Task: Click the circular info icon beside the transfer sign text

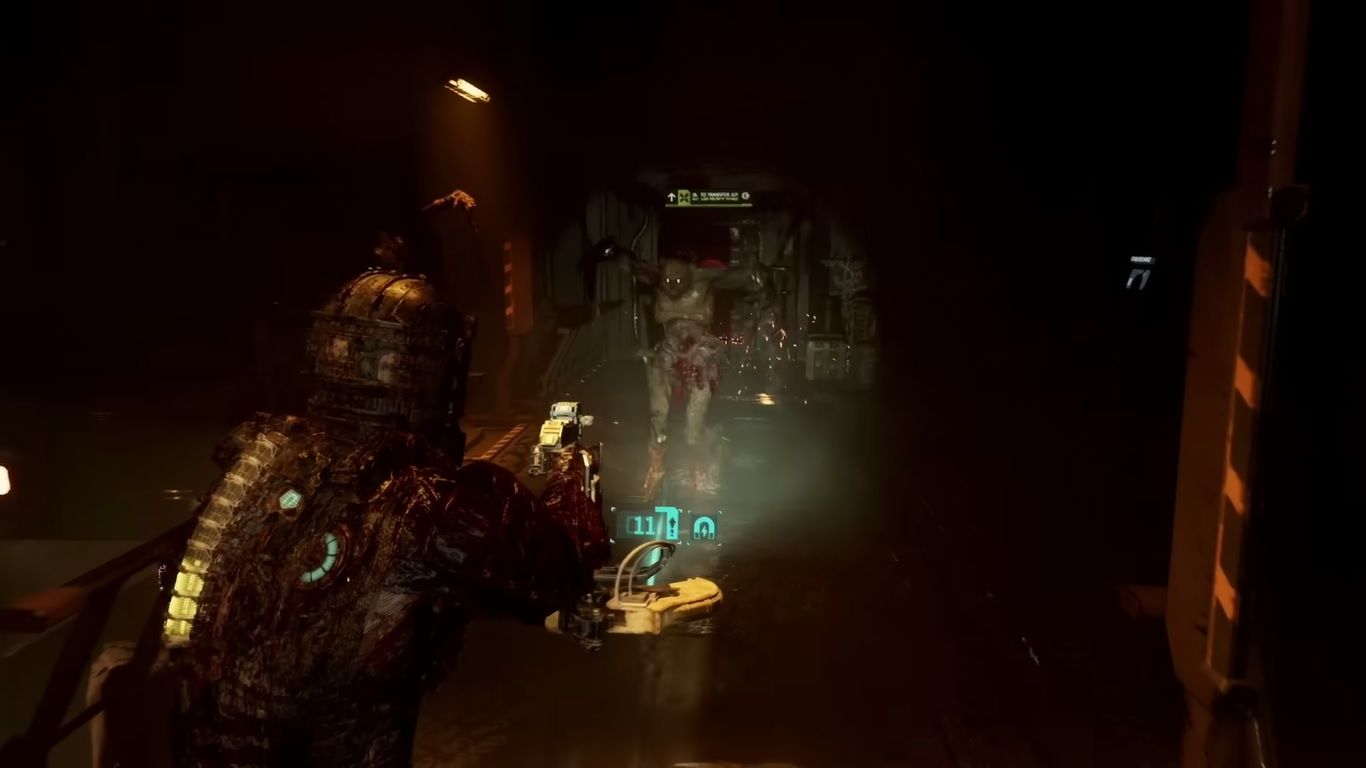Action: 746,196
